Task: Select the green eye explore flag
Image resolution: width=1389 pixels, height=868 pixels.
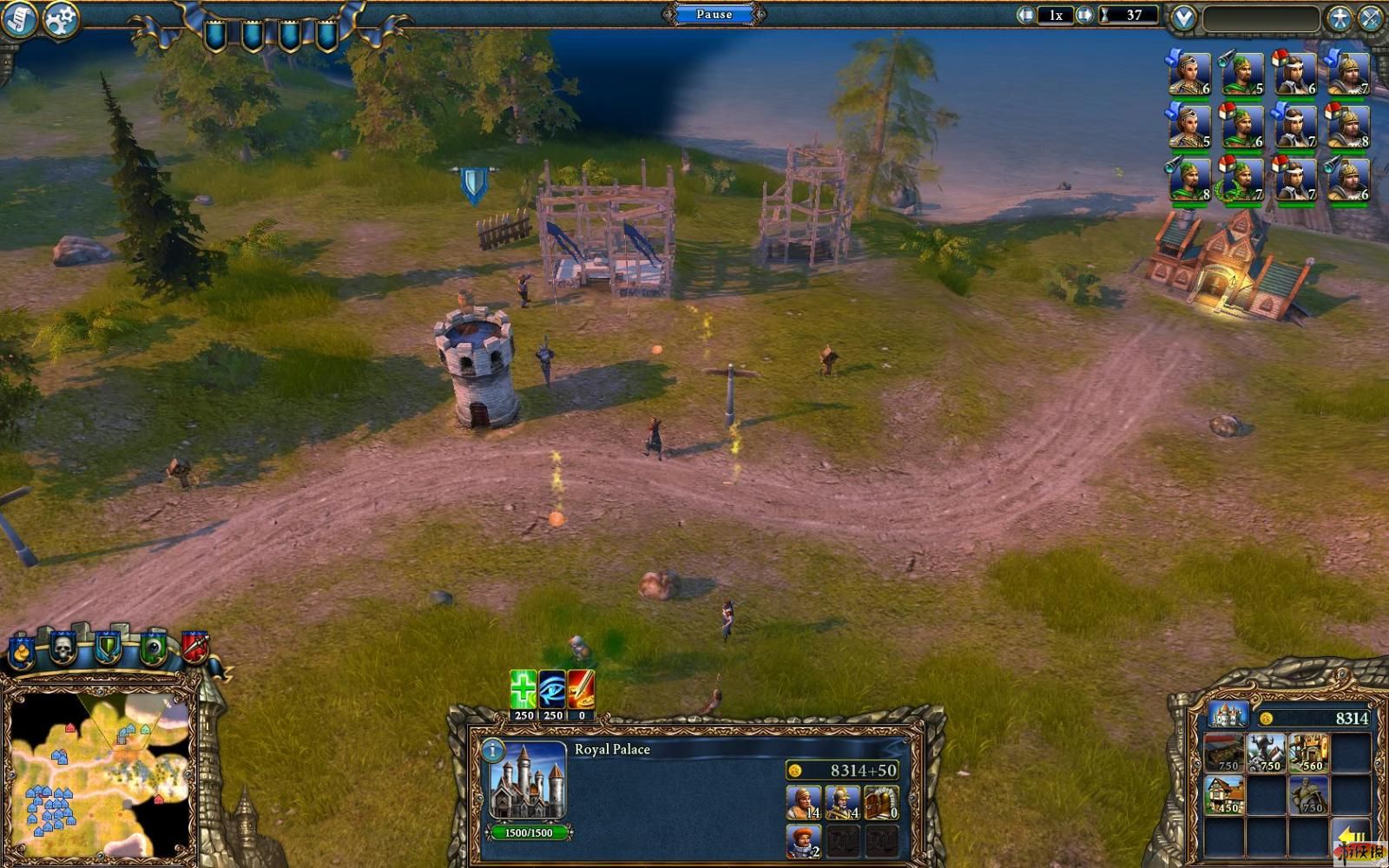Action: (x=153, y=648)
